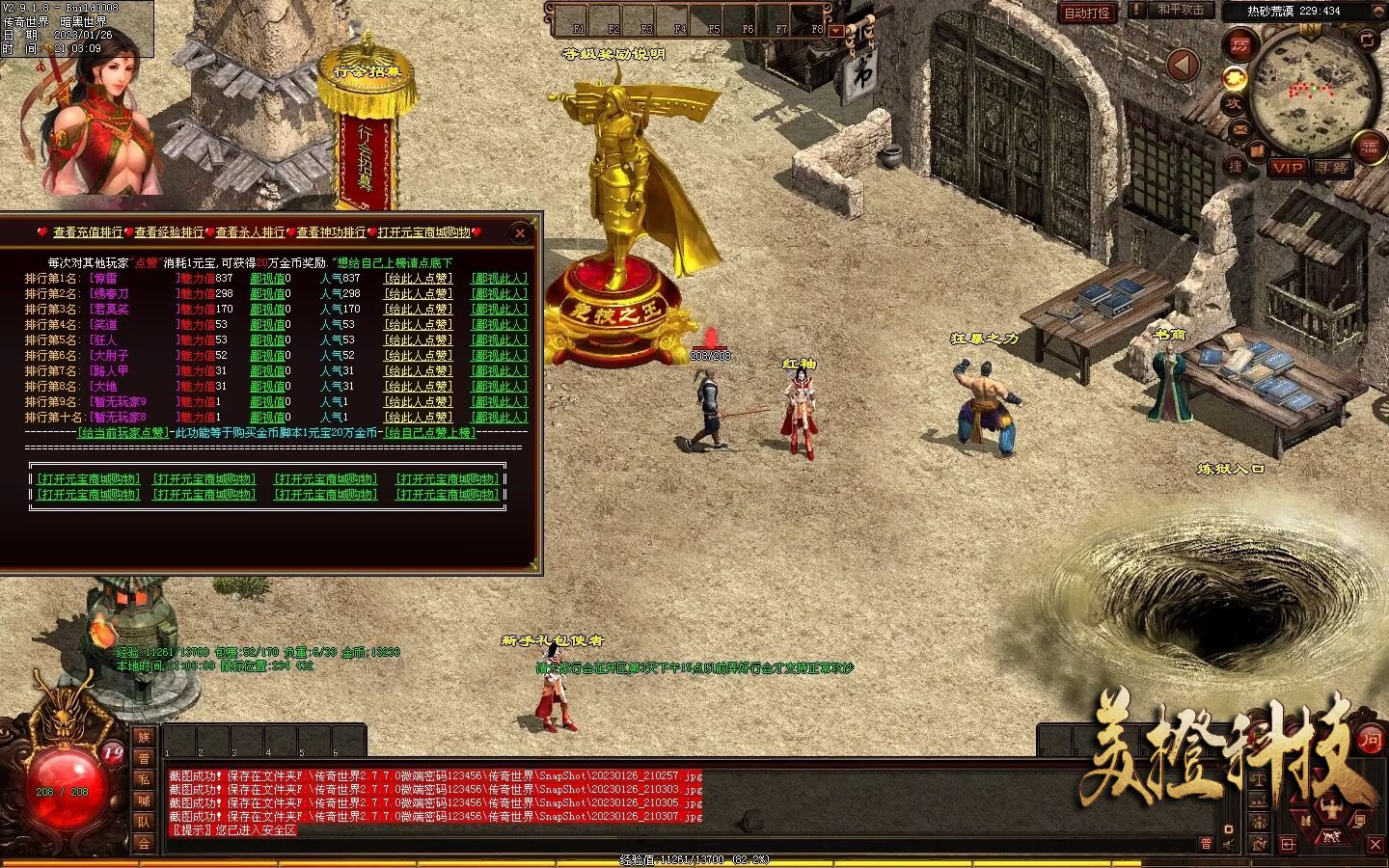Screen dimensions: 1389x868
Task: Click 鄙视此人 for rank 3 player 君莫笑
Action: click(x=499, y=310)
